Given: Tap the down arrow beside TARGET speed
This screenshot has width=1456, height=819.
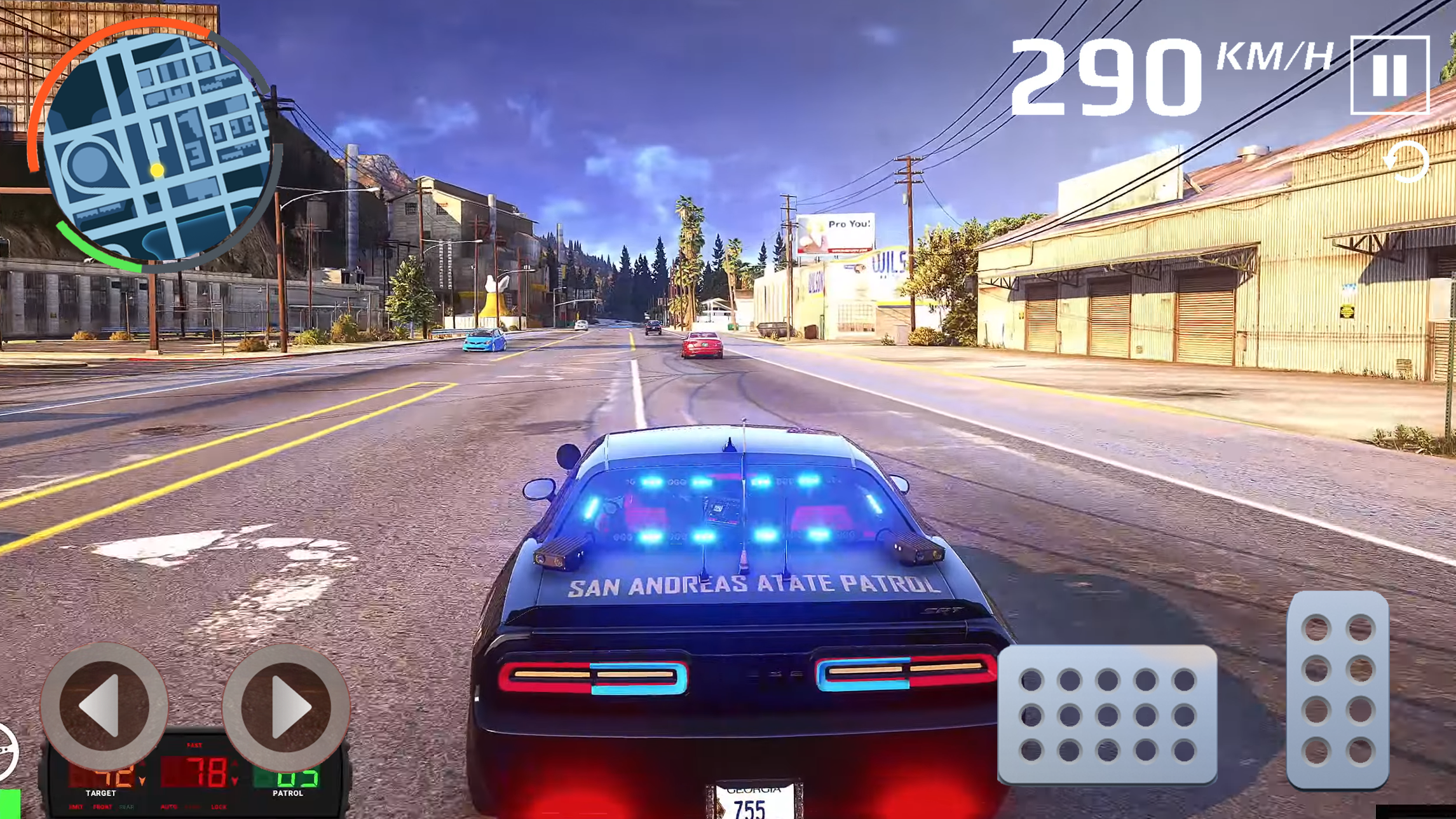Looking at the screenshot, I should pyautogui.click(x=142, y=782).
